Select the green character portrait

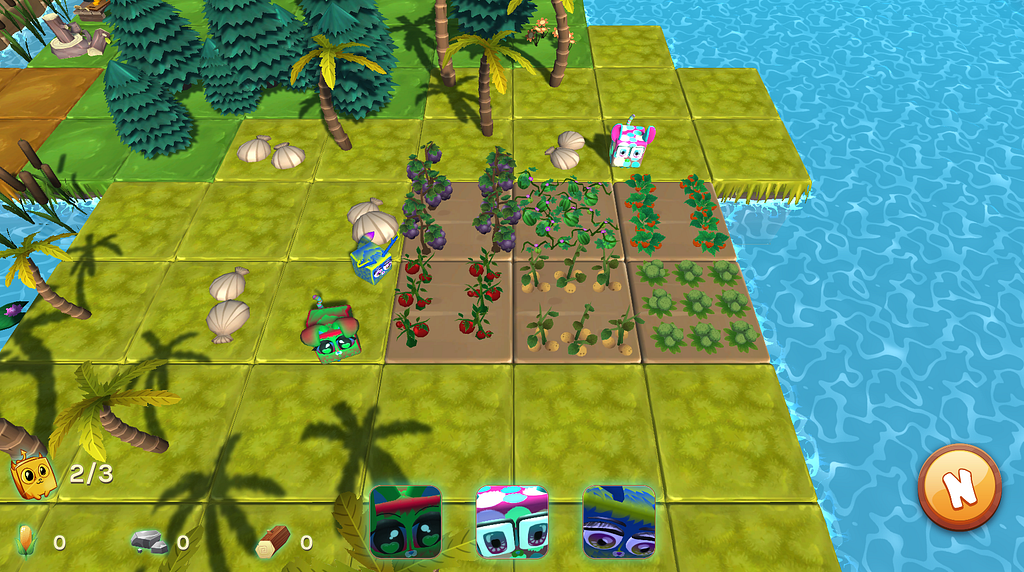point(405,521)
